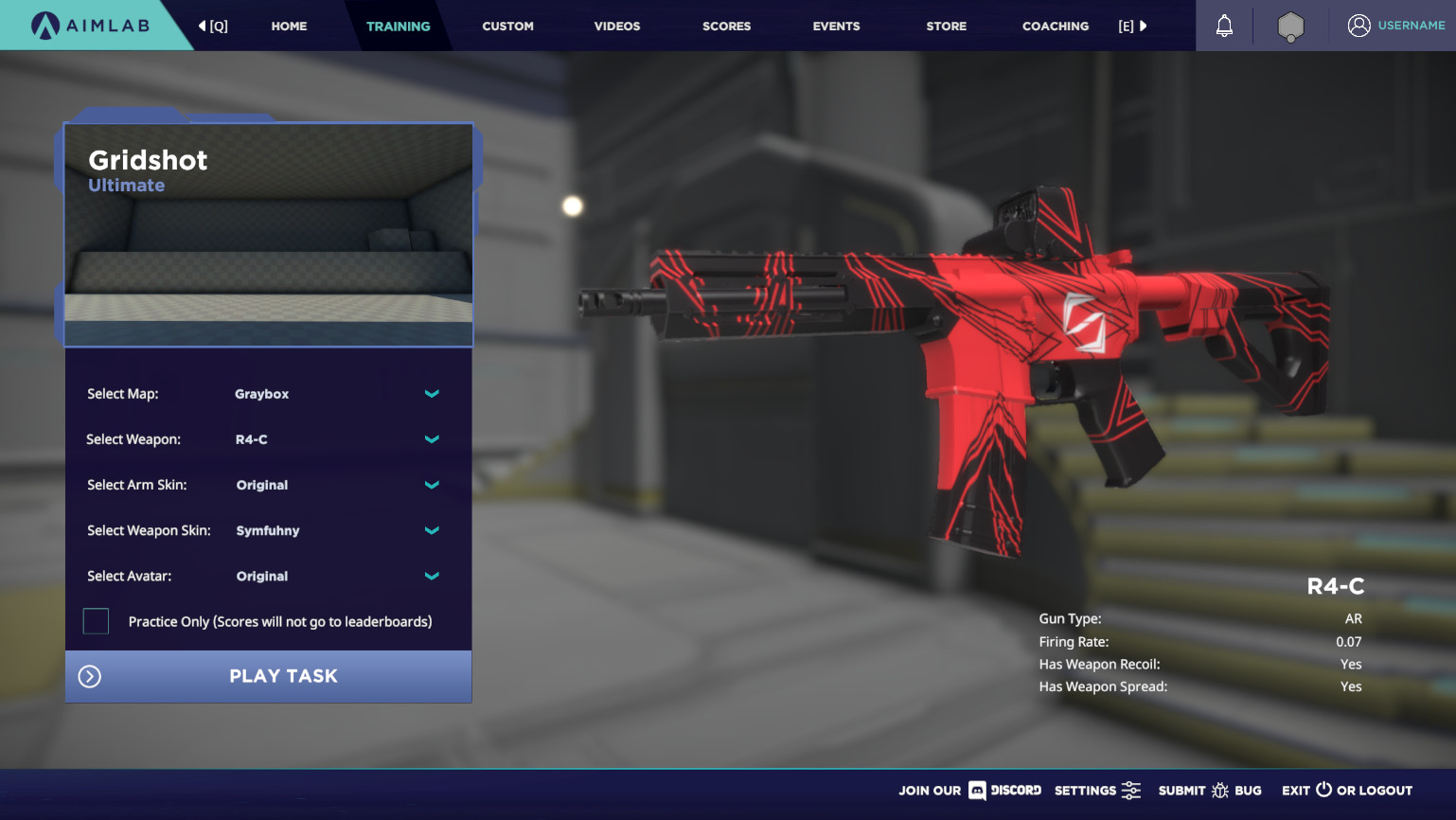
Task: Click the Gridshot map preview thumbnail
Action: click(x=268, y=237)
